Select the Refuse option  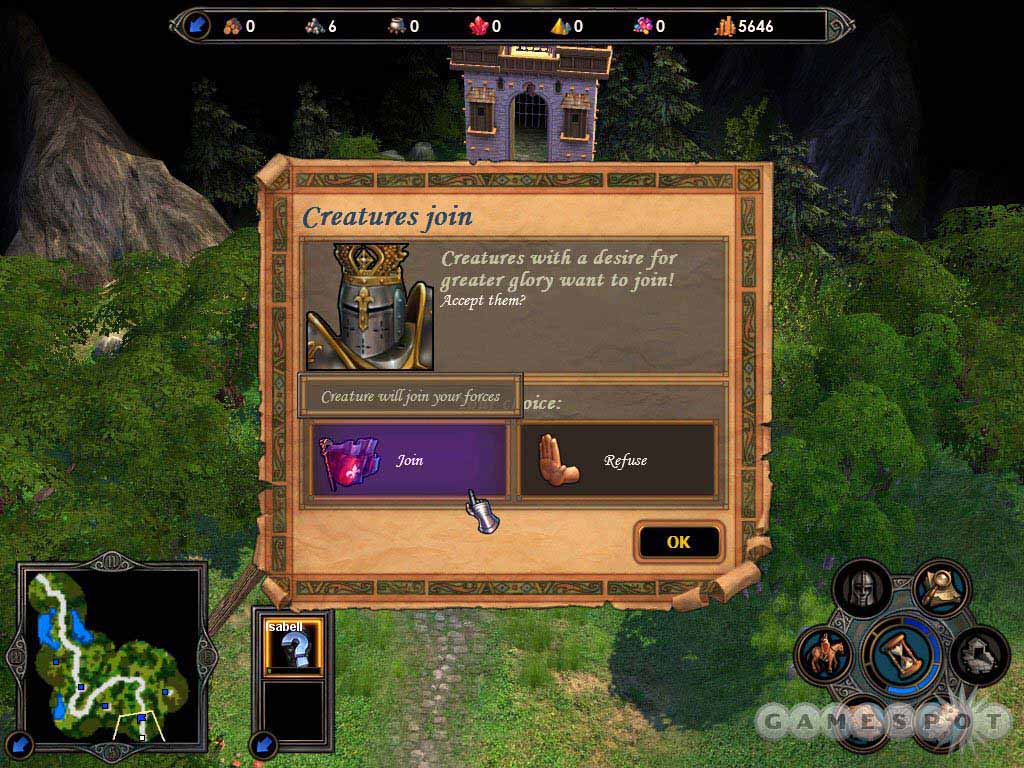[617, 460]
